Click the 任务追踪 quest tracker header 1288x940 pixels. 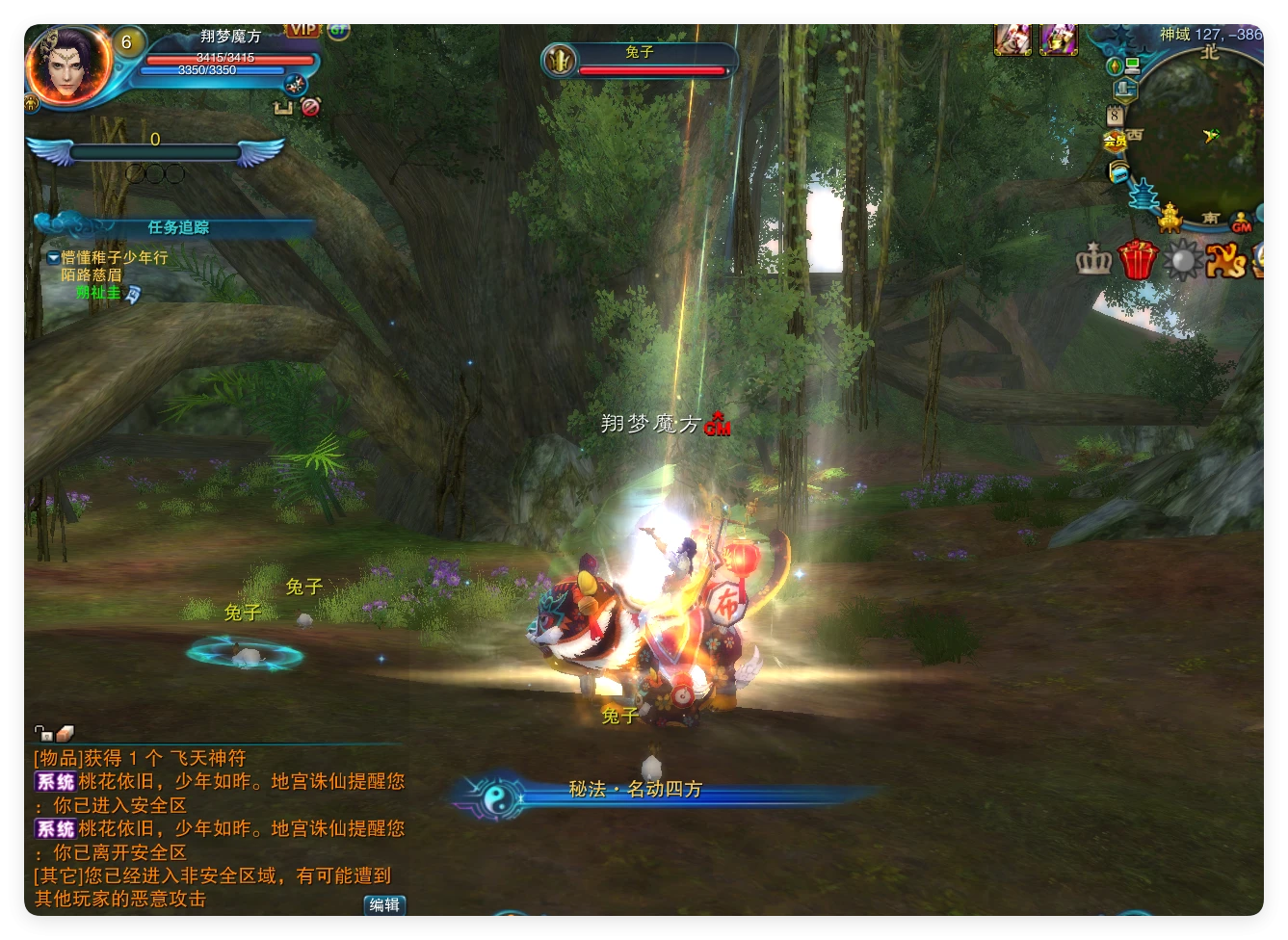[x=178, y=227]
